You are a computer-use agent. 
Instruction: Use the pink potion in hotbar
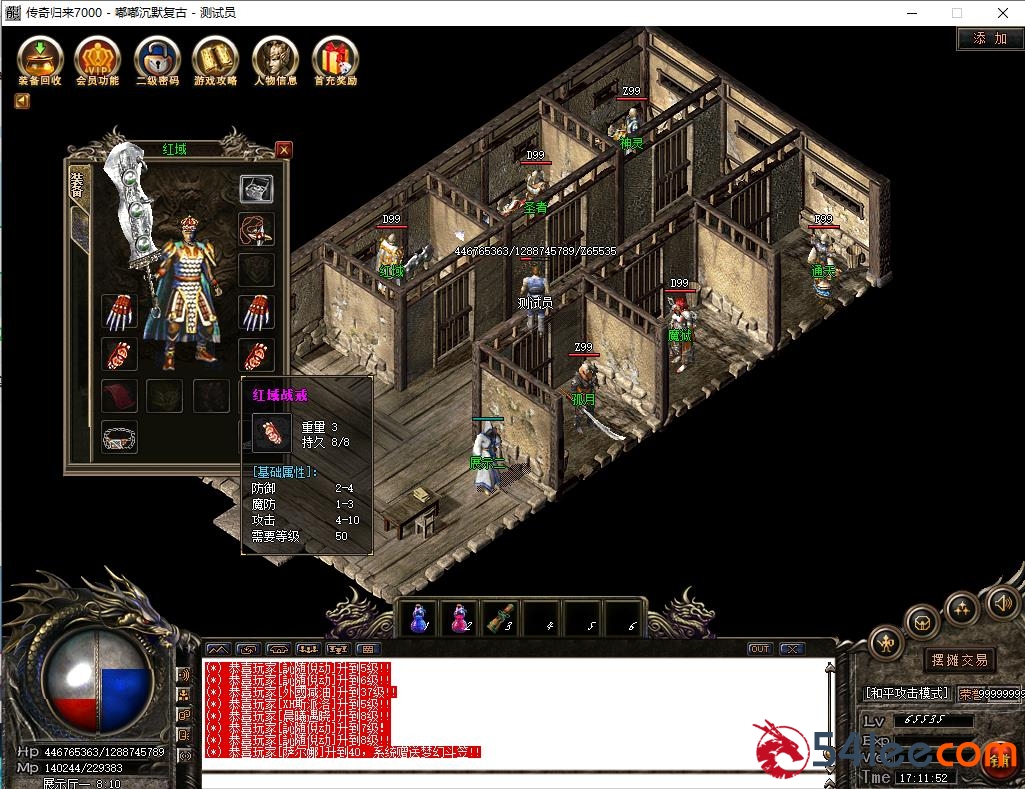point(460,619)
